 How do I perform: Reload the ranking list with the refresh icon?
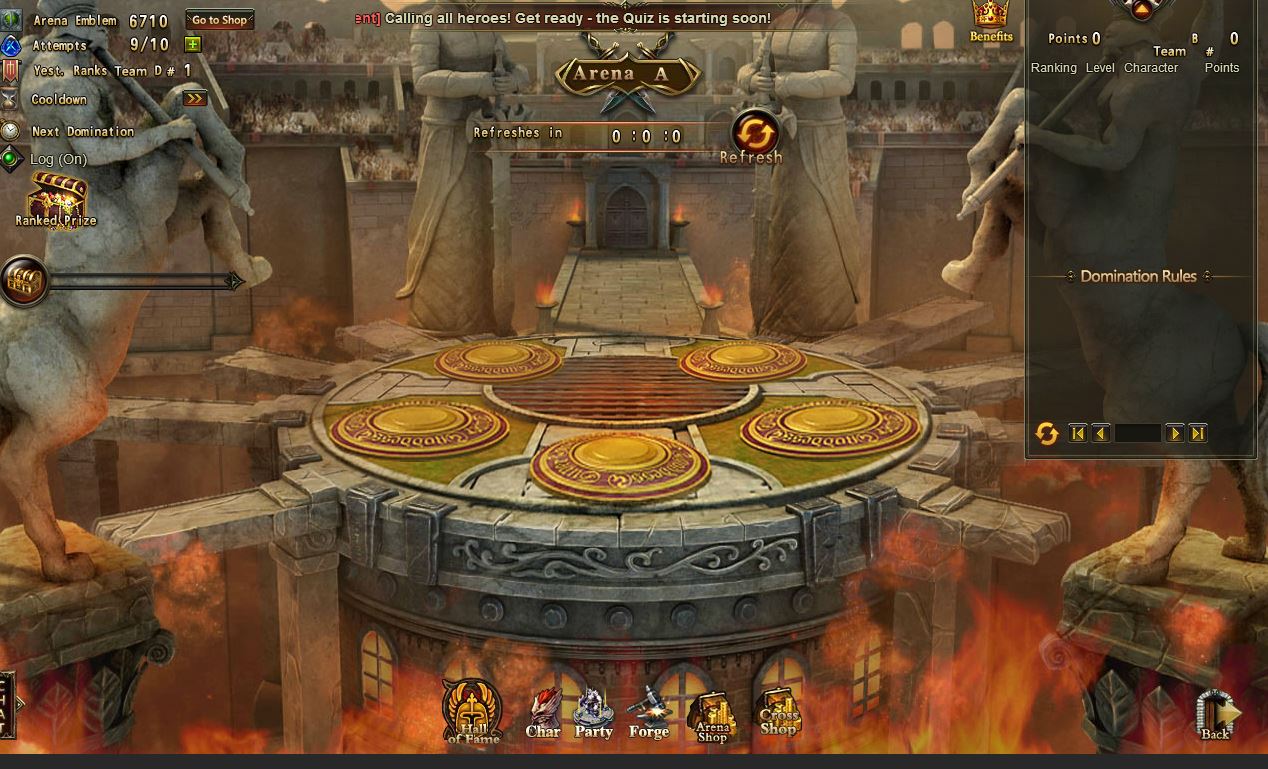click(x=1046, y=433)
